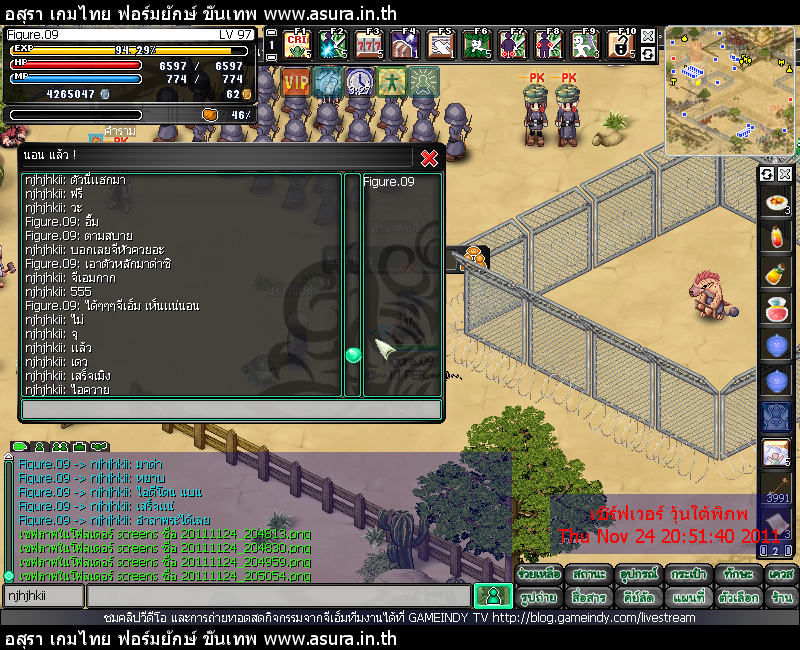Open the ช่วยเหลือ (Help) menu
The width and height of the screenshot is (800, 650).
pos(539,575)
